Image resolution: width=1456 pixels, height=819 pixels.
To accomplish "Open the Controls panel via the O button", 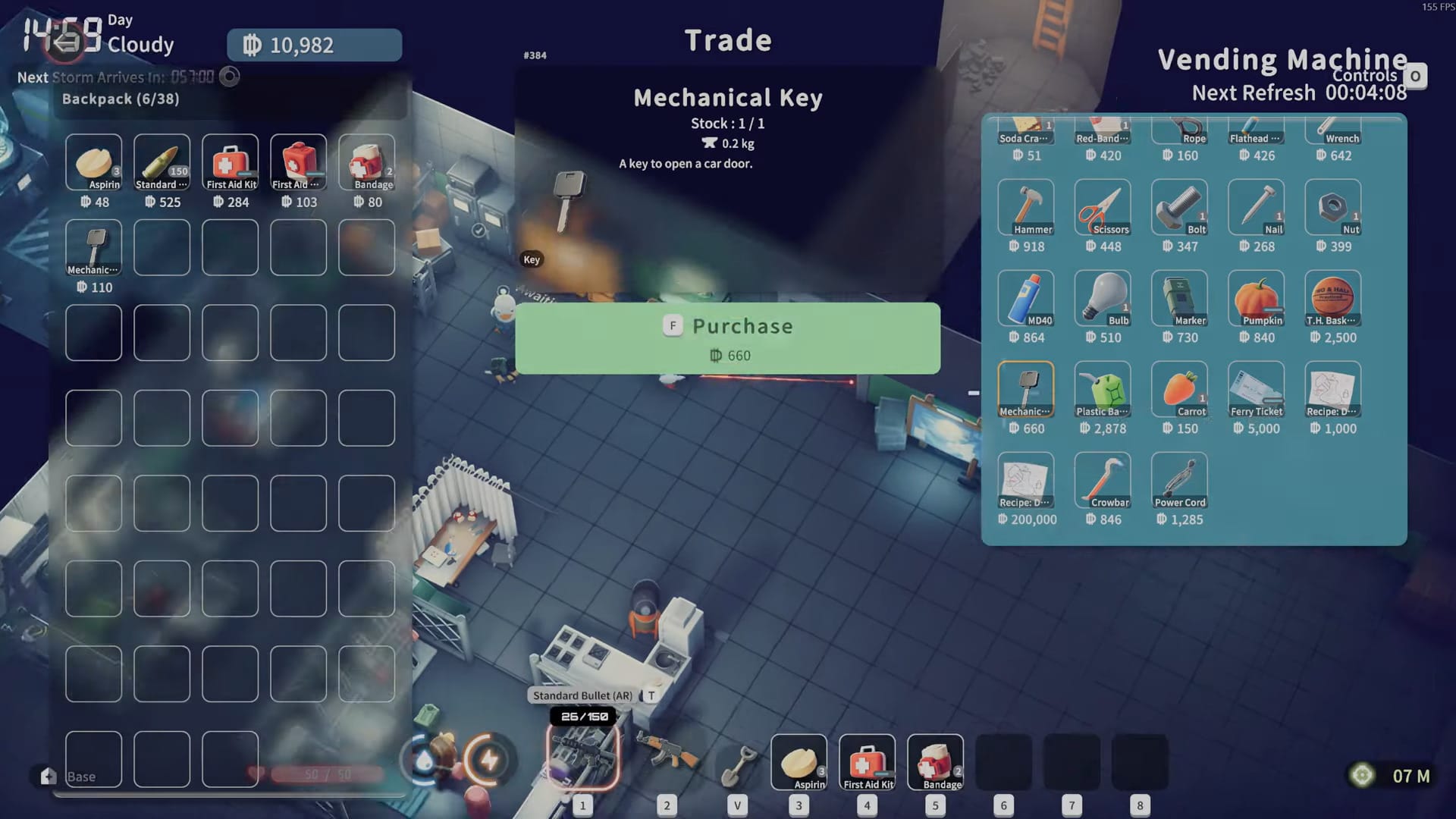I will point(1417,75).
